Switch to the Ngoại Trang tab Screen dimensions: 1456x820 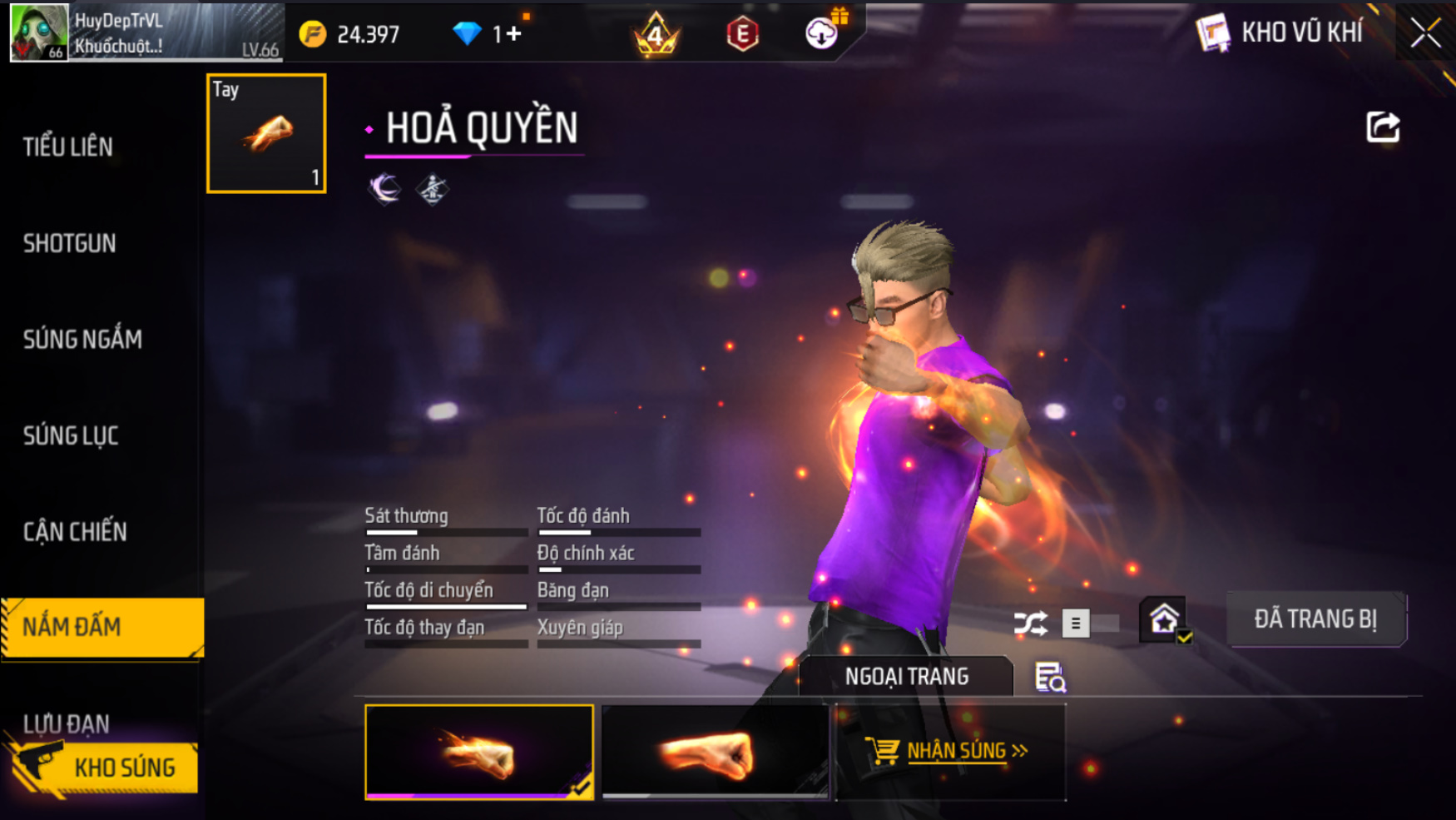tap(906, 677)
